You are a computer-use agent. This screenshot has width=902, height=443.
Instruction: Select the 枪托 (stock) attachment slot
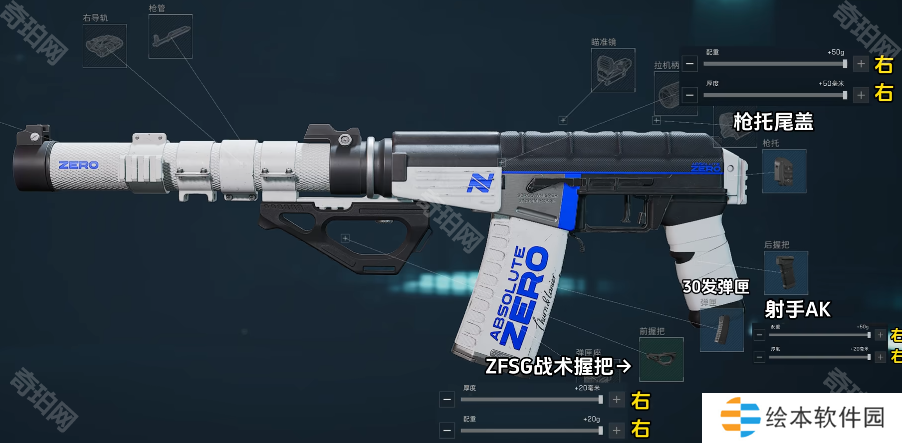783,171
